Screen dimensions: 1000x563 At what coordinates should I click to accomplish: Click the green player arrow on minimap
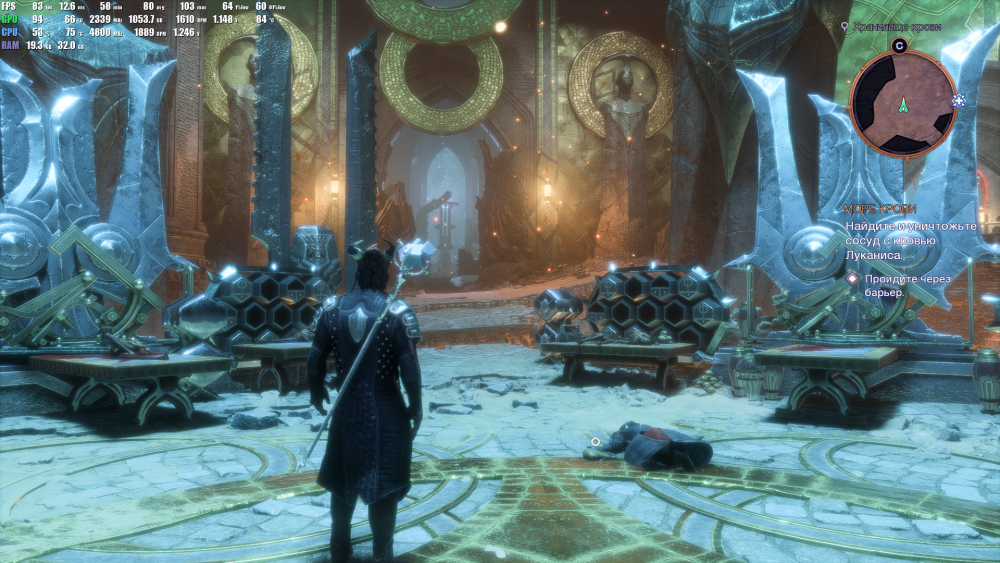click(903, 104)
